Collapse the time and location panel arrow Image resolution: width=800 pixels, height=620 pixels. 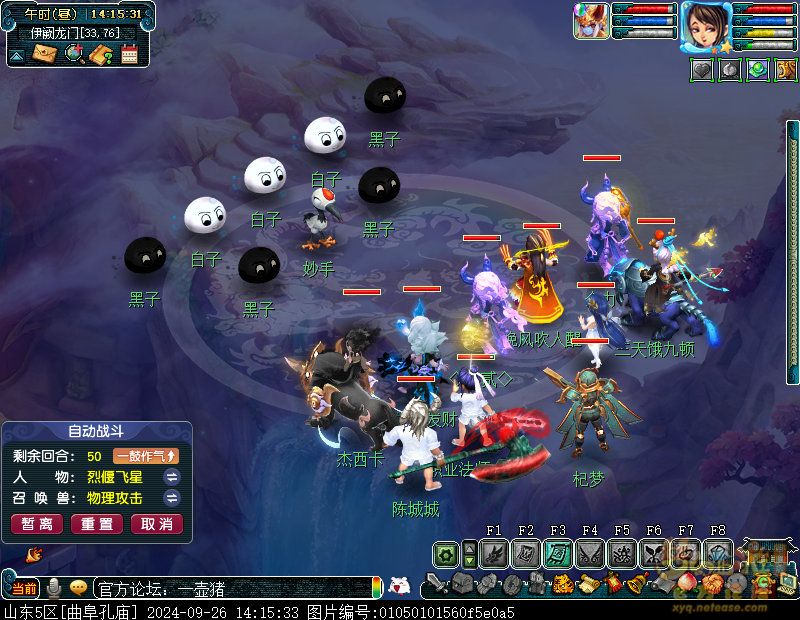coord(17,55)
